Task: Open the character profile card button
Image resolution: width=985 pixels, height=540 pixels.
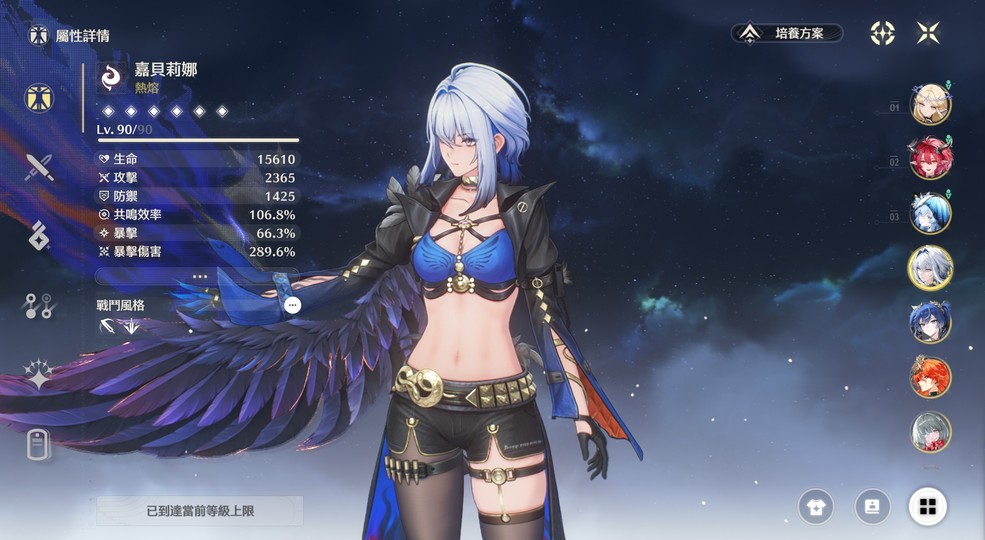Action: [872, 507]
